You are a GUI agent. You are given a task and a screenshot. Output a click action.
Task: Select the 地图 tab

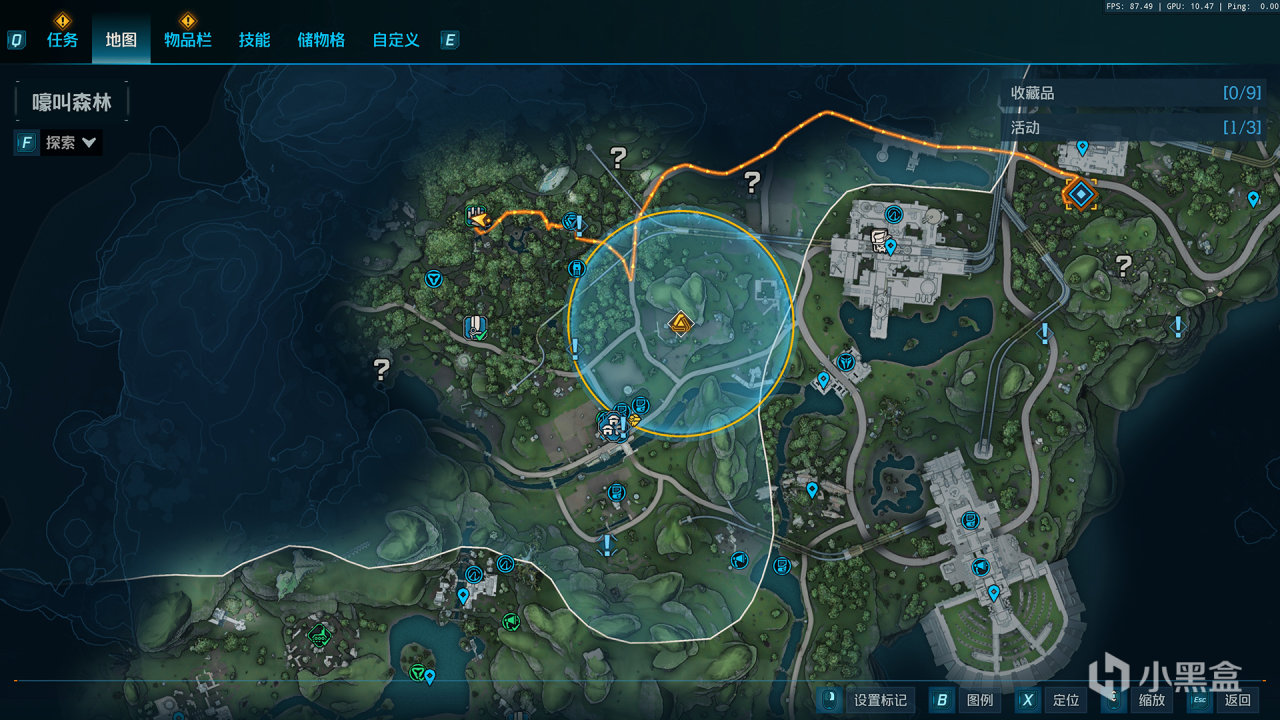[121, 40]
